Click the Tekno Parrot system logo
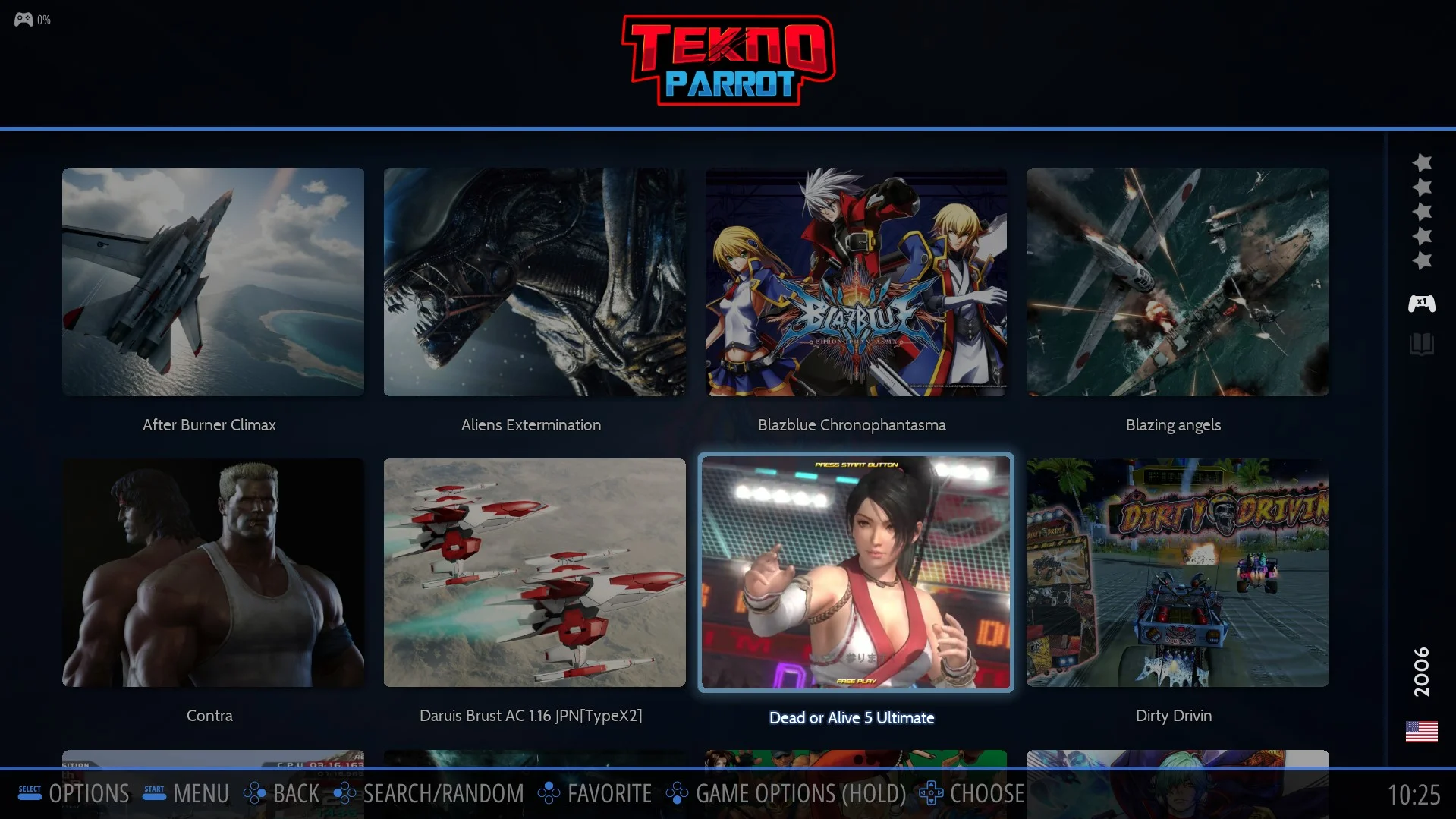The height and width of the screenshot is (819, 1456). 728,61
